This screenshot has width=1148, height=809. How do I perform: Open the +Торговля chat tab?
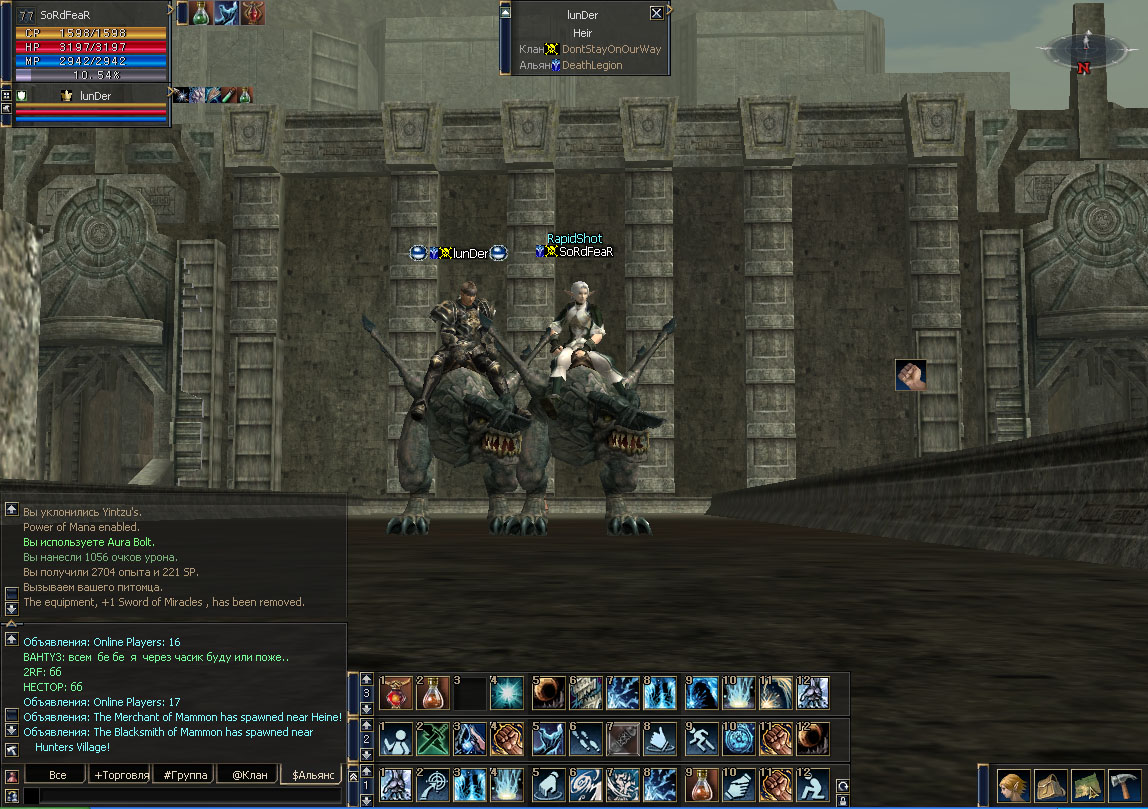(x=120, y=775)
